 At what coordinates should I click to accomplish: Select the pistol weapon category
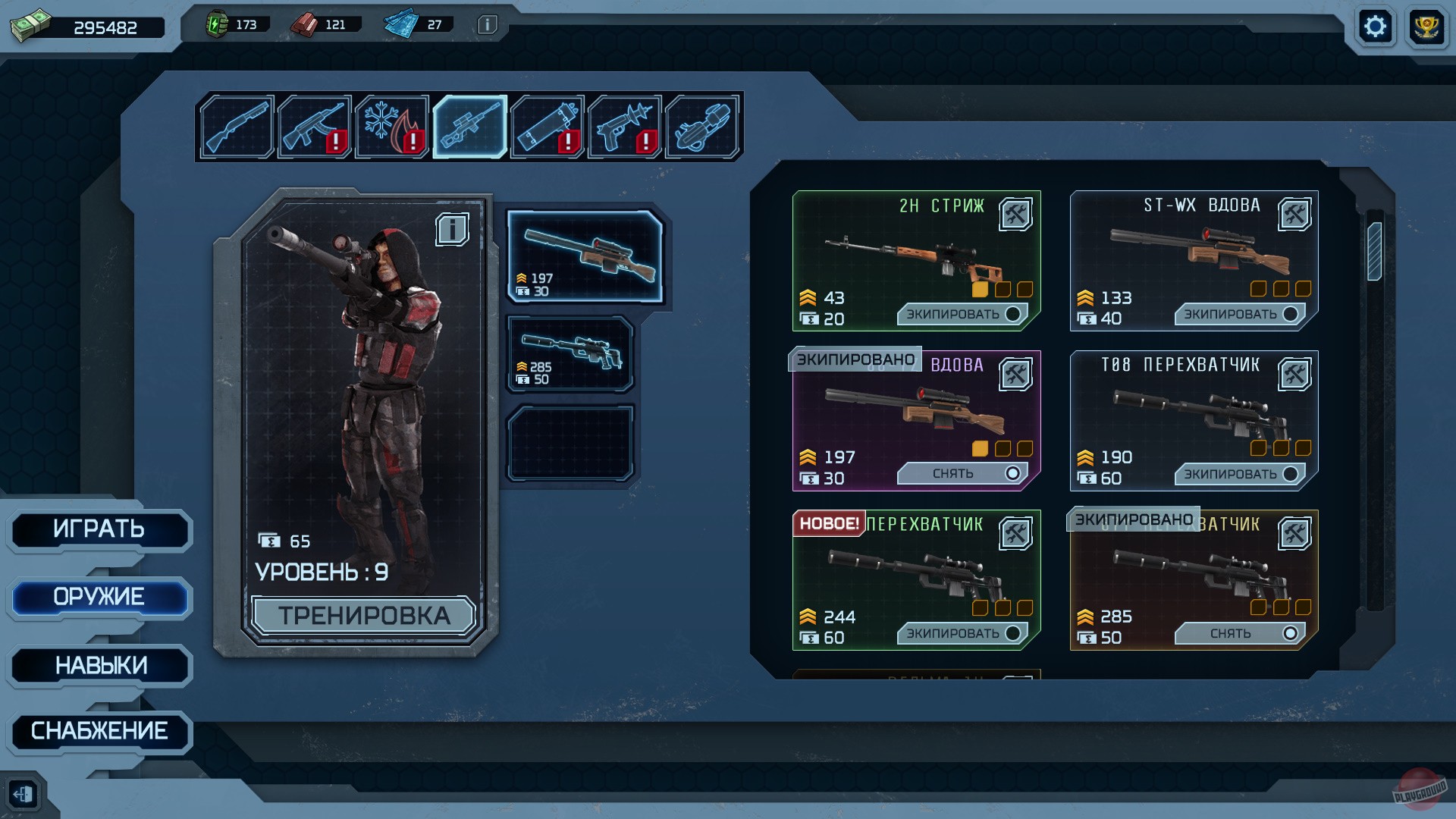click(626, 127)
